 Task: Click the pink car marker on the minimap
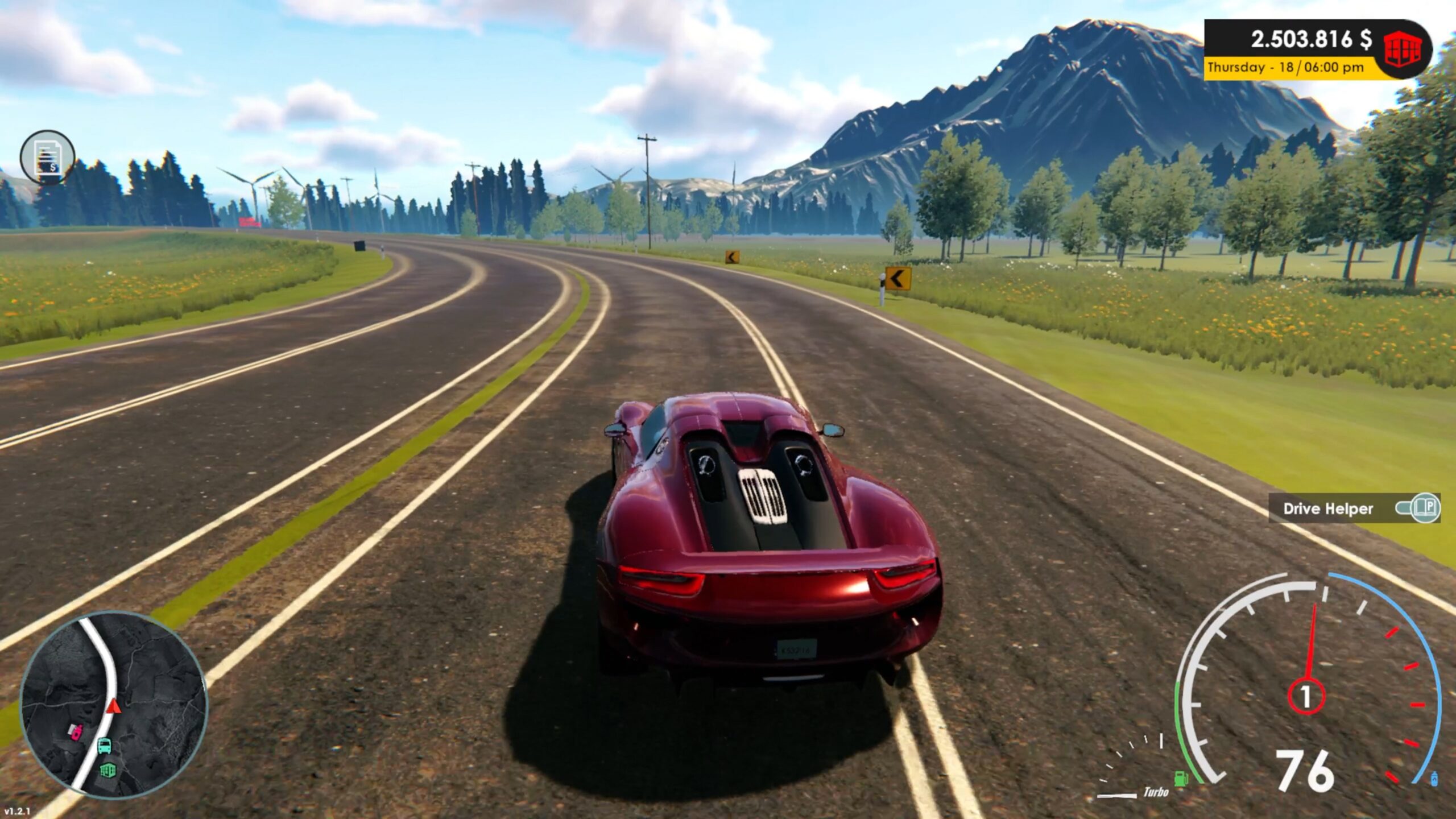76,732
